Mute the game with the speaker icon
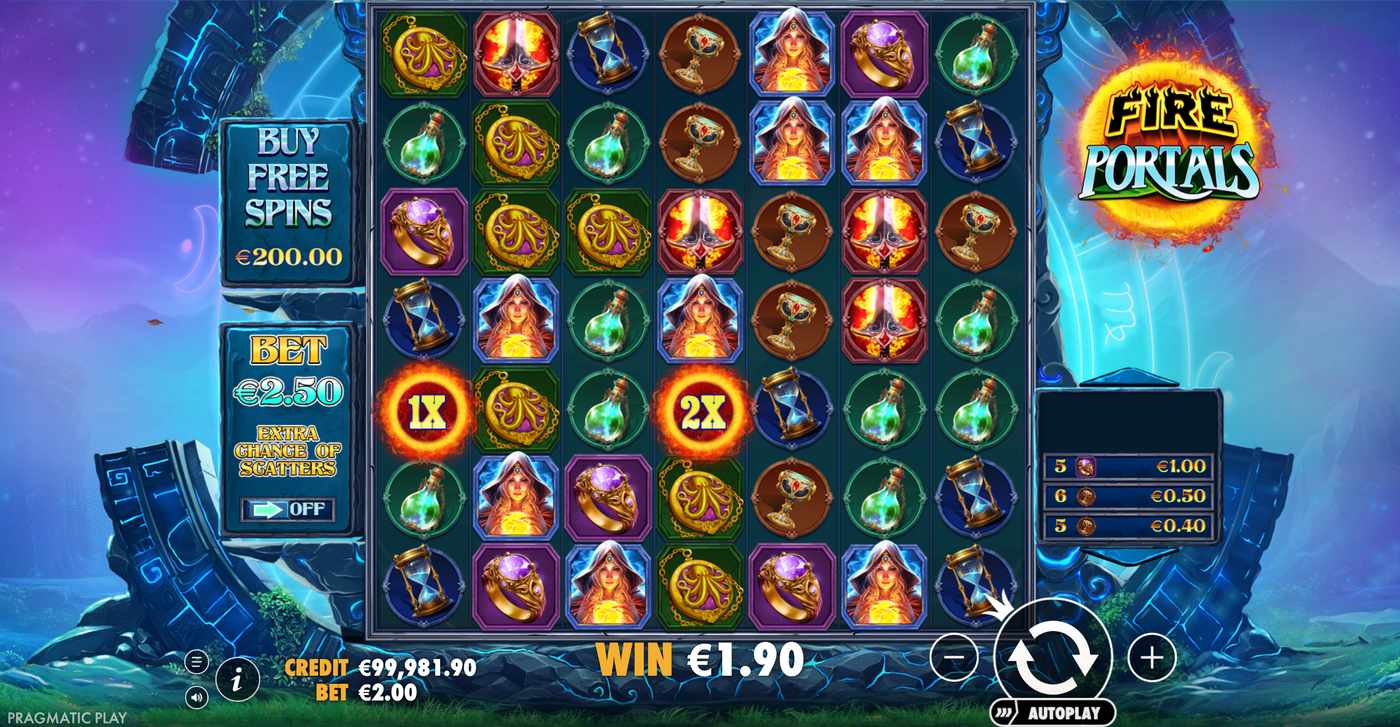 click(197, 695)
